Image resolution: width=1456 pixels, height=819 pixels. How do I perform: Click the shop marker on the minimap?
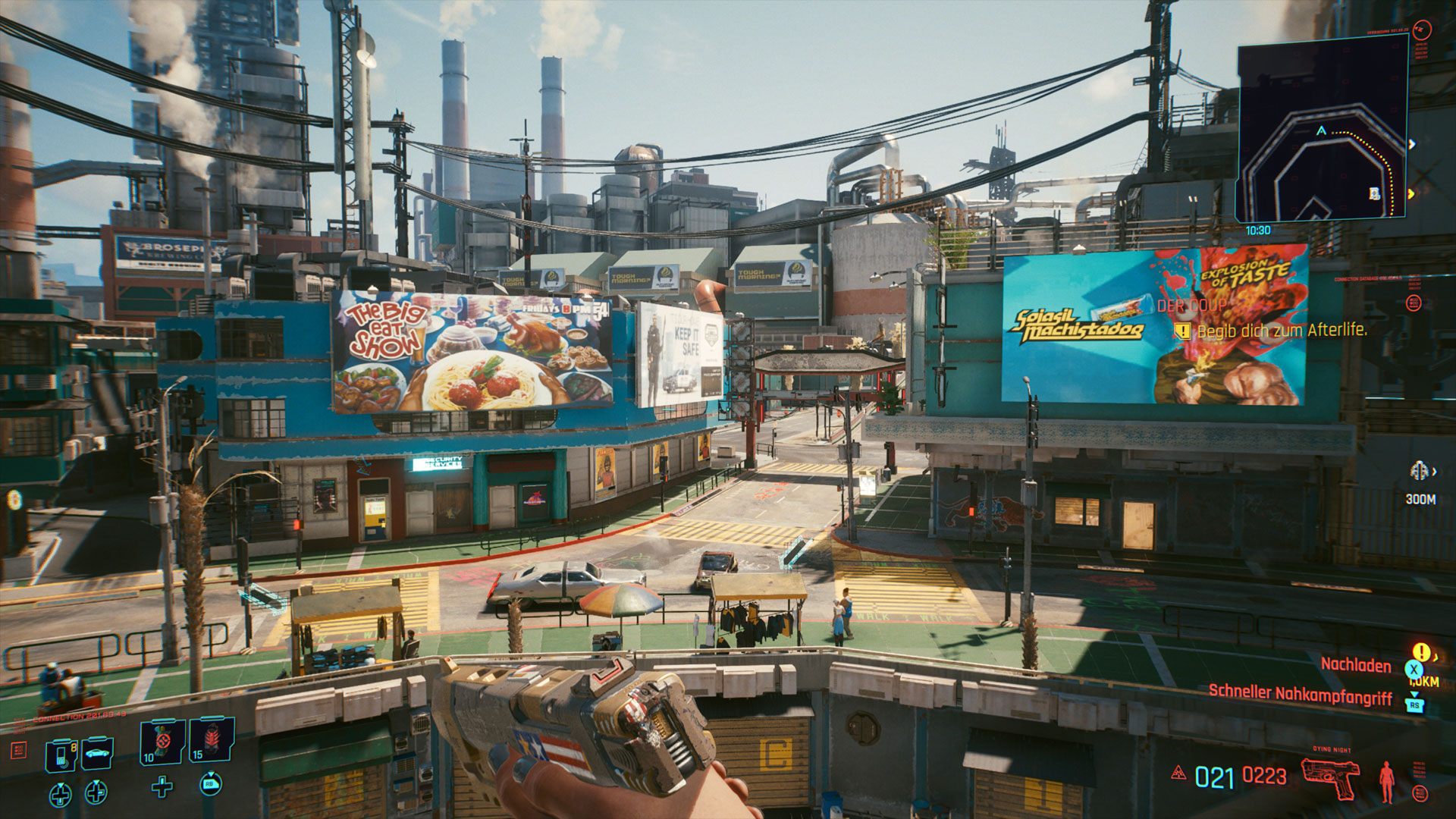pyautogui.click(x=1374, y=194)
